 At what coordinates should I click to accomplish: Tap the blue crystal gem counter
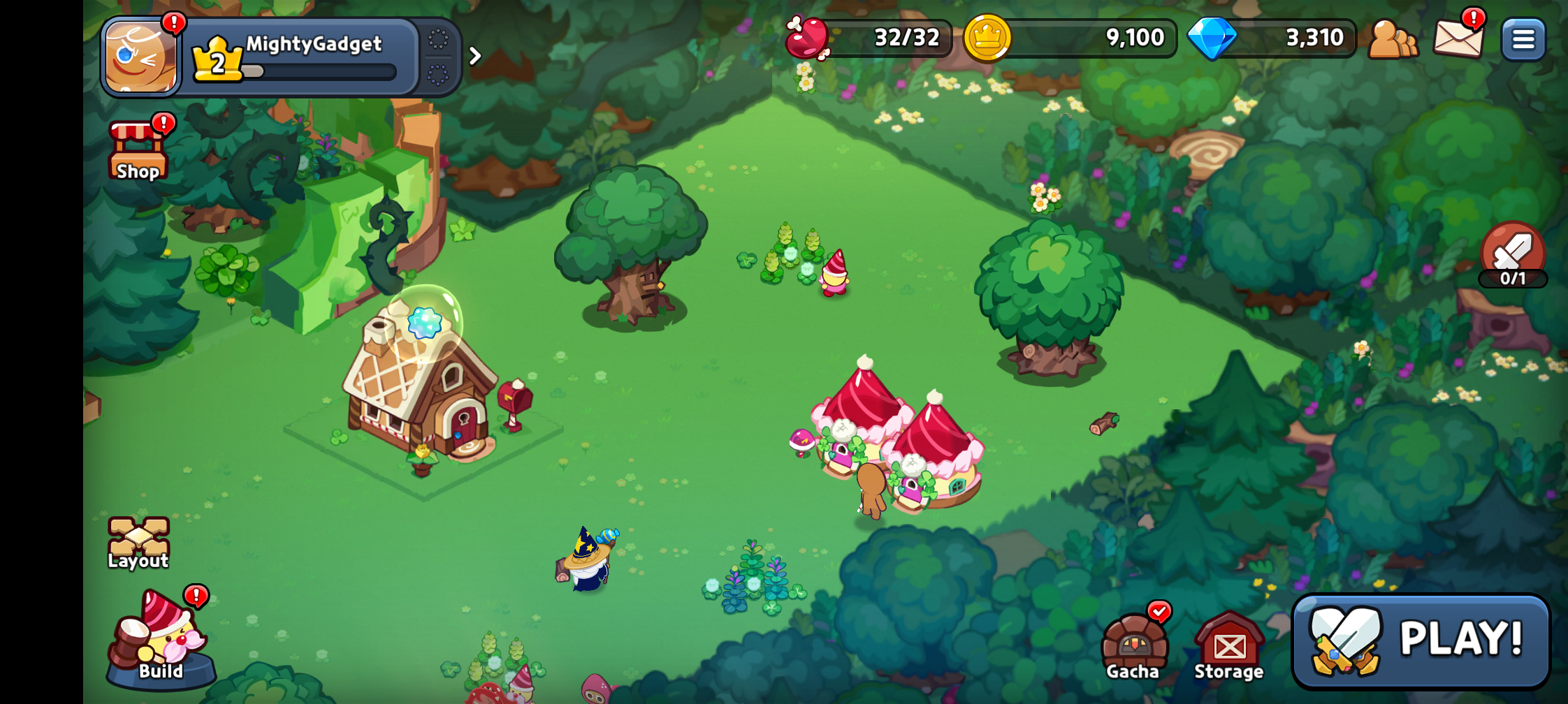point(1272,38)
